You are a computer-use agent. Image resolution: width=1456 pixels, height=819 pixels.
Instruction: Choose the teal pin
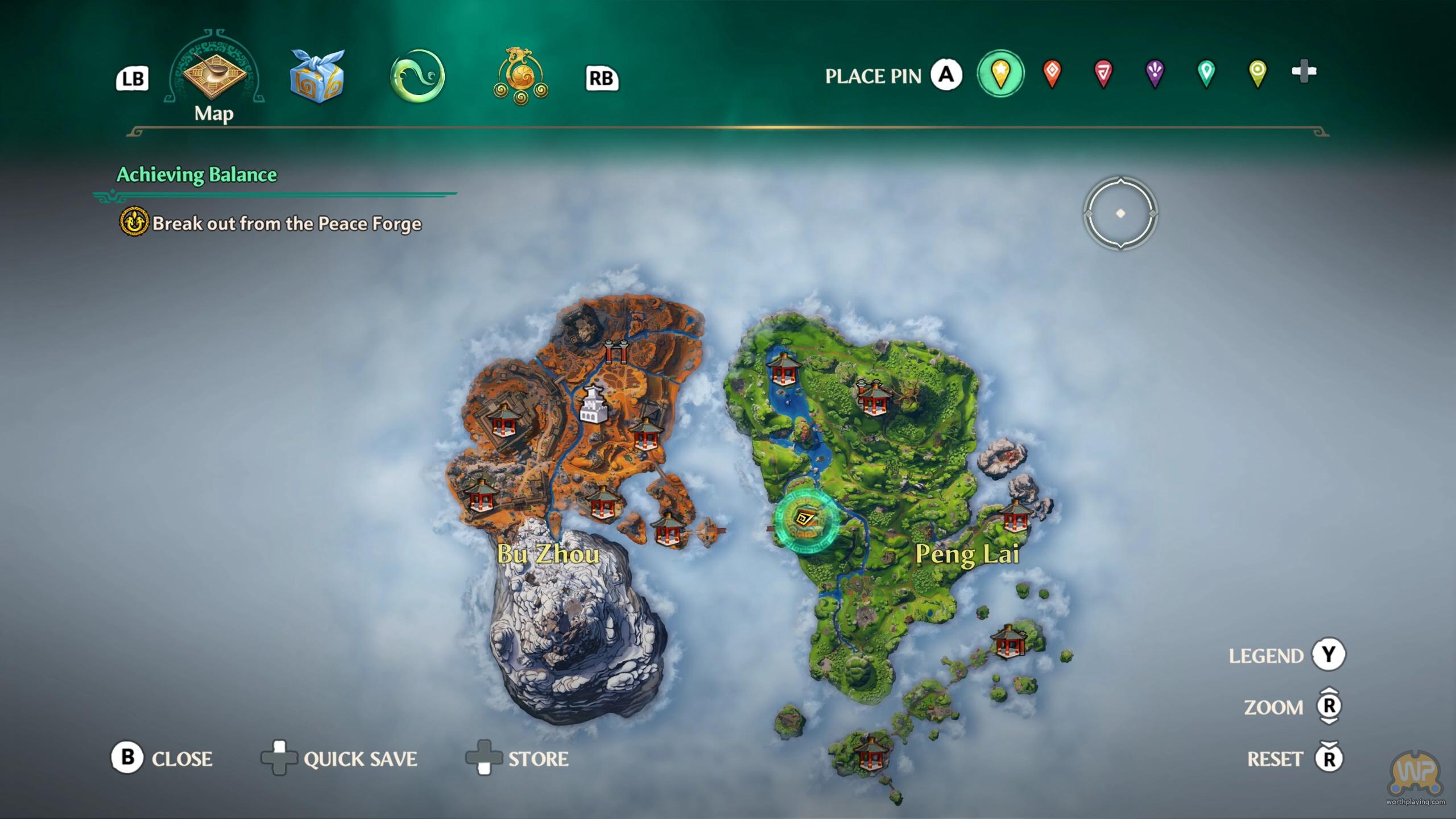[x=1206, y=73]
